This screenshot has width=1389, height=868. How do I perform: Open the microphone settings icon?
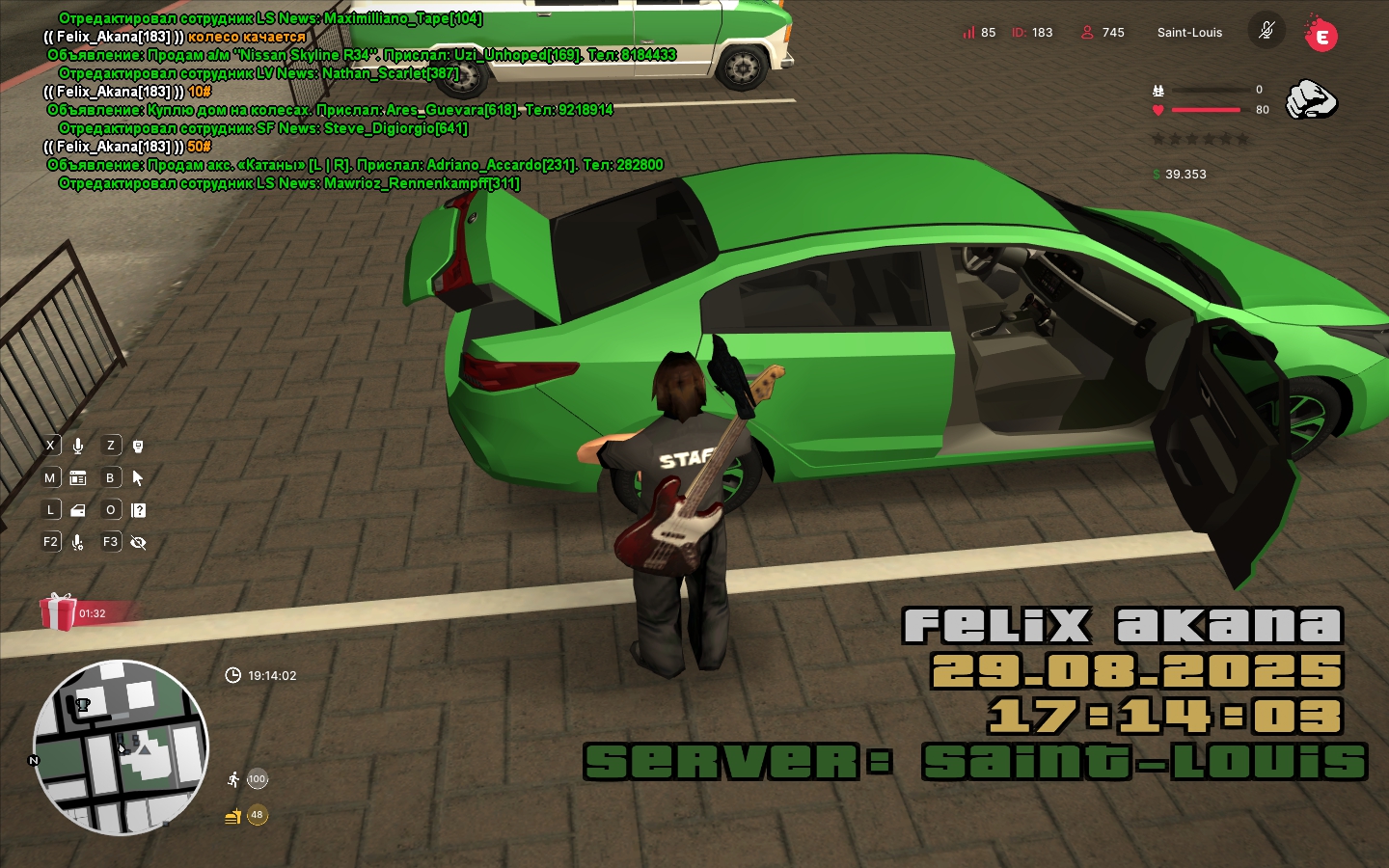coord(78,542)
